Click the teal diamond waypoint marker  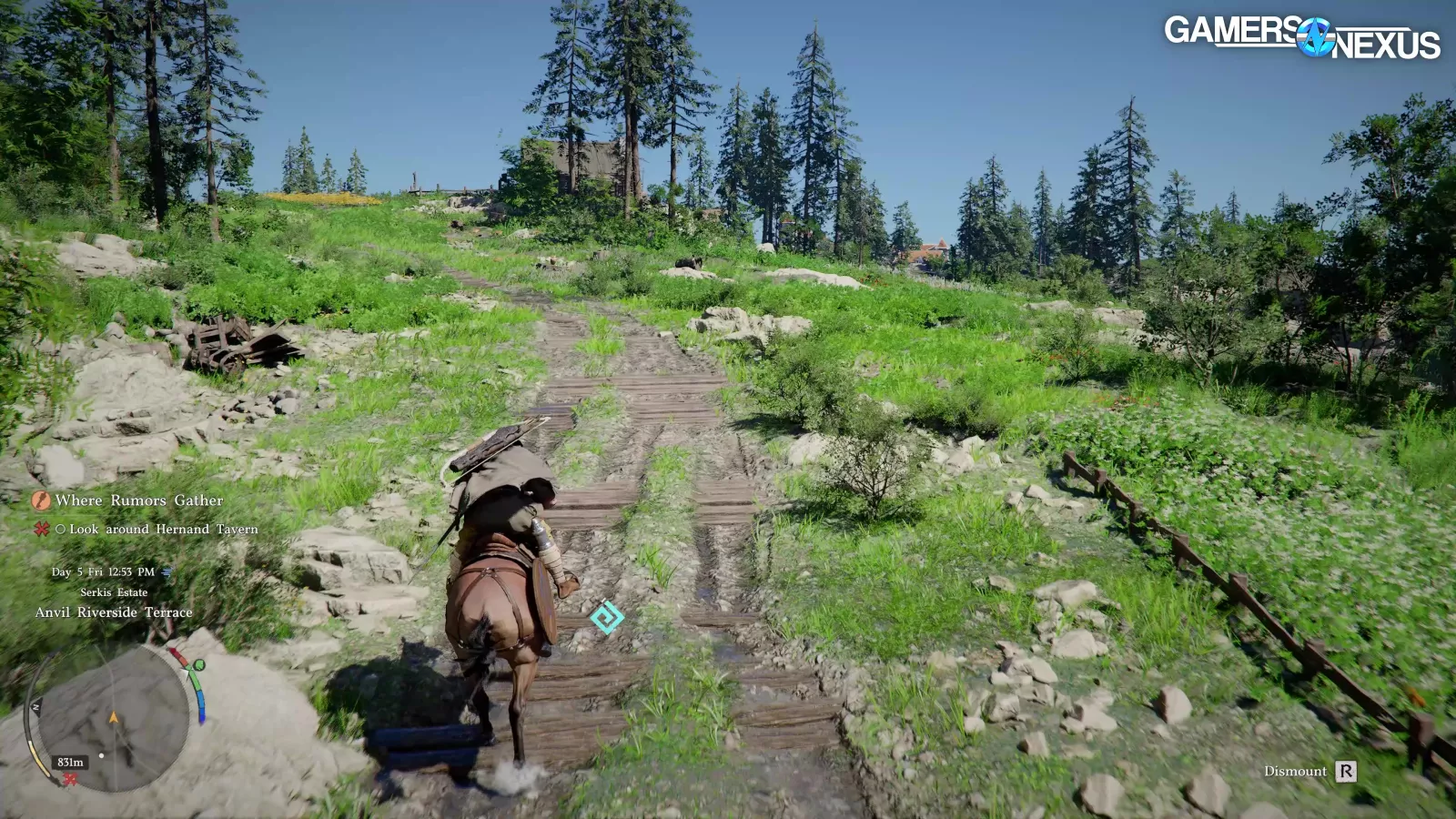click(x=606, y=617)
